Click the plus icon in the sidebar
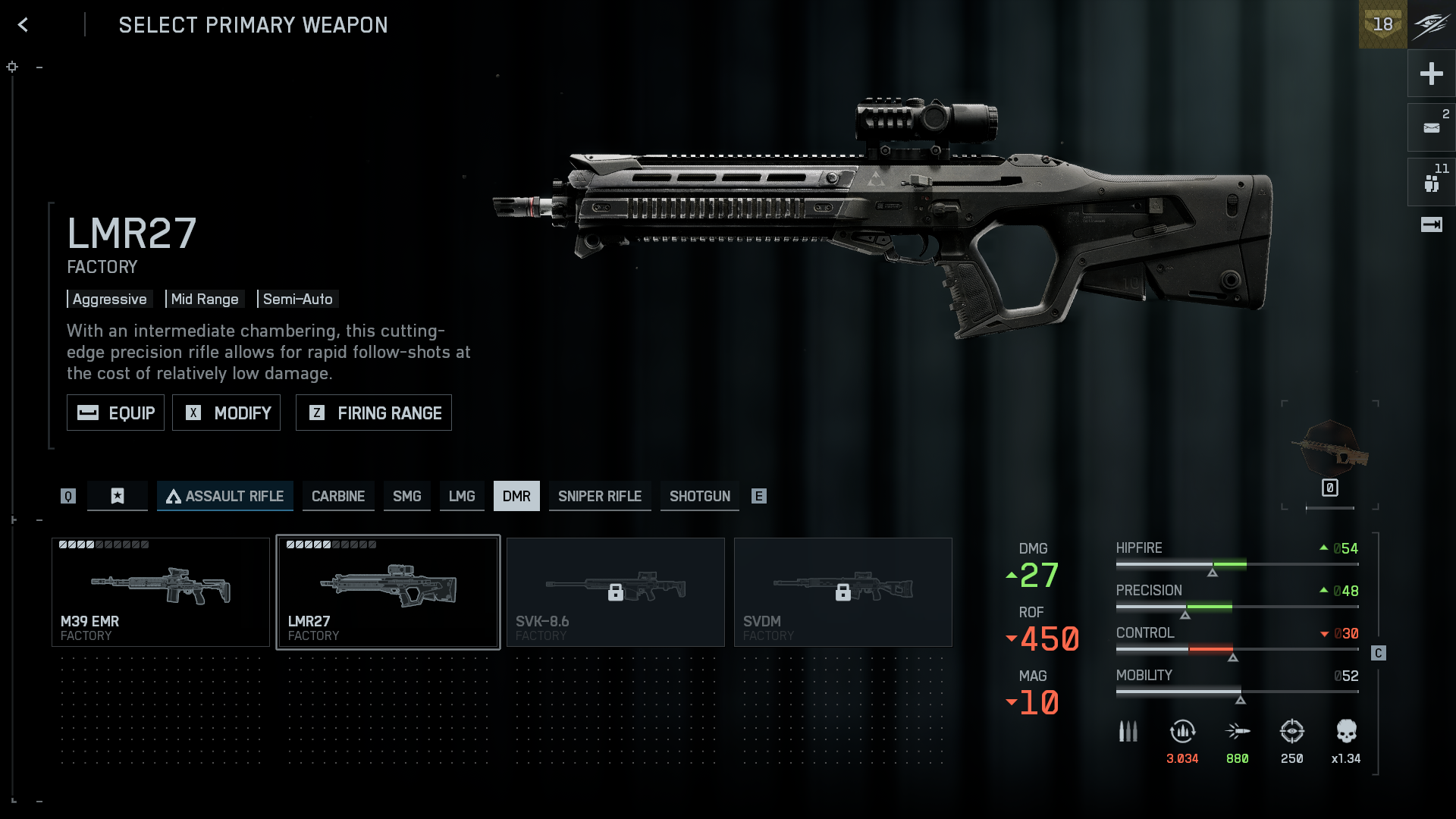The image size is (1456, 819). (x=1431, y=74)
